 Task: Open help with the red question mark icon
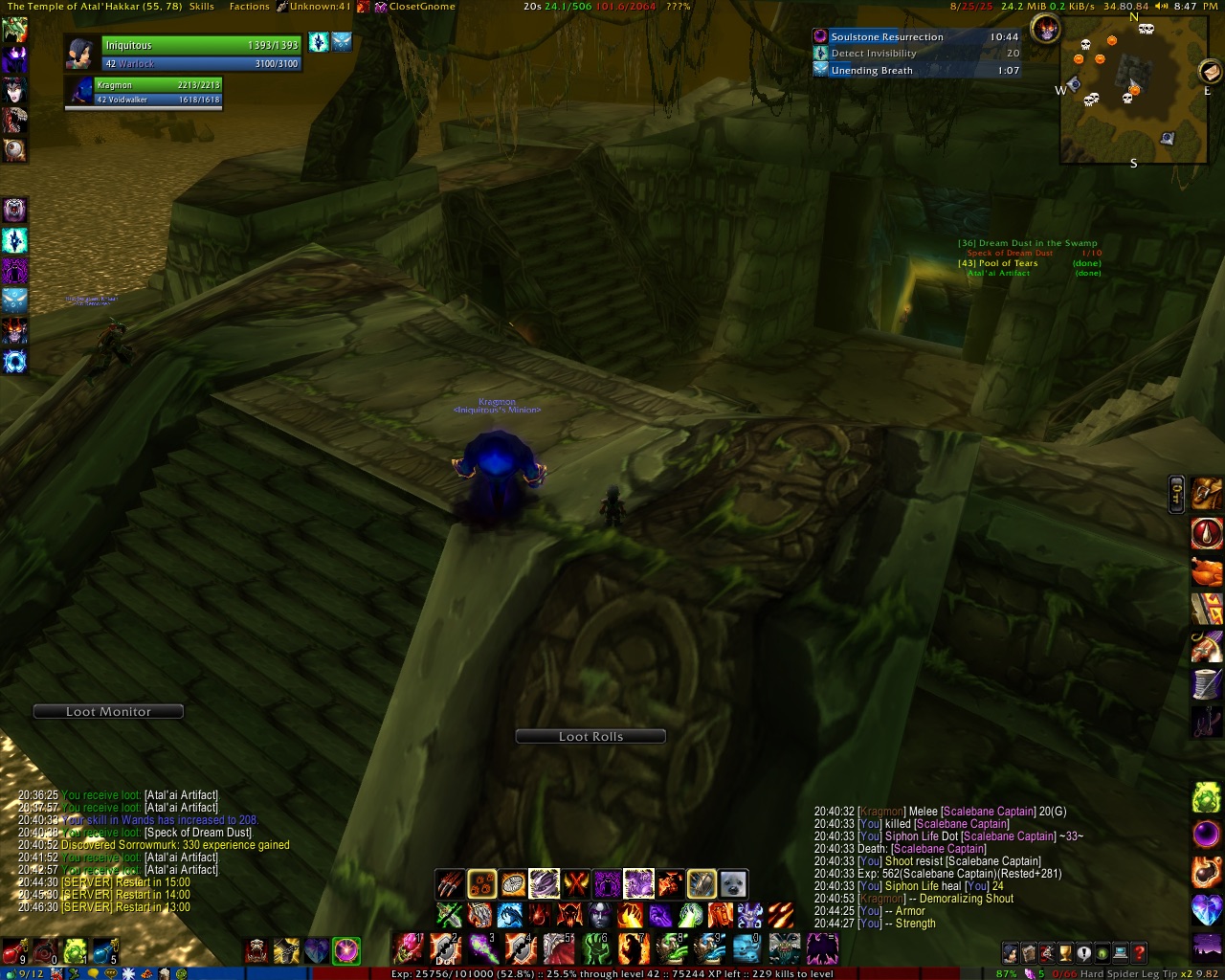1137,952
